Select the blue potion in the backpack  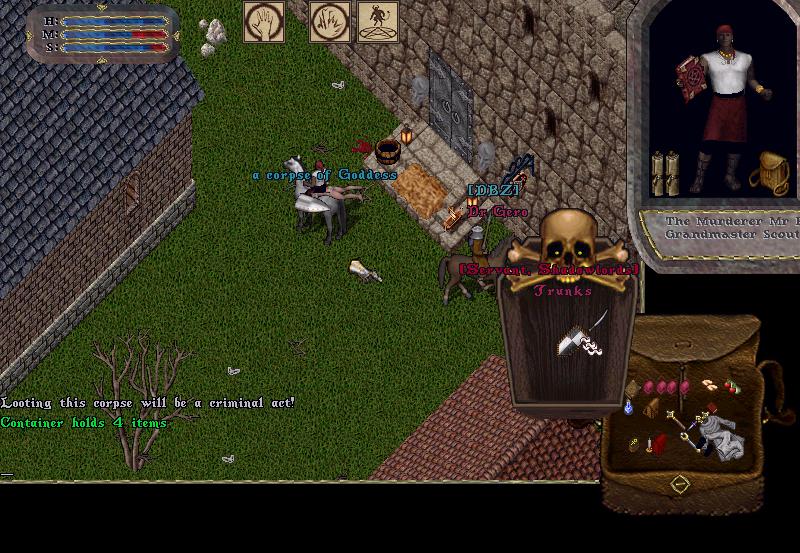pos(630,407)
